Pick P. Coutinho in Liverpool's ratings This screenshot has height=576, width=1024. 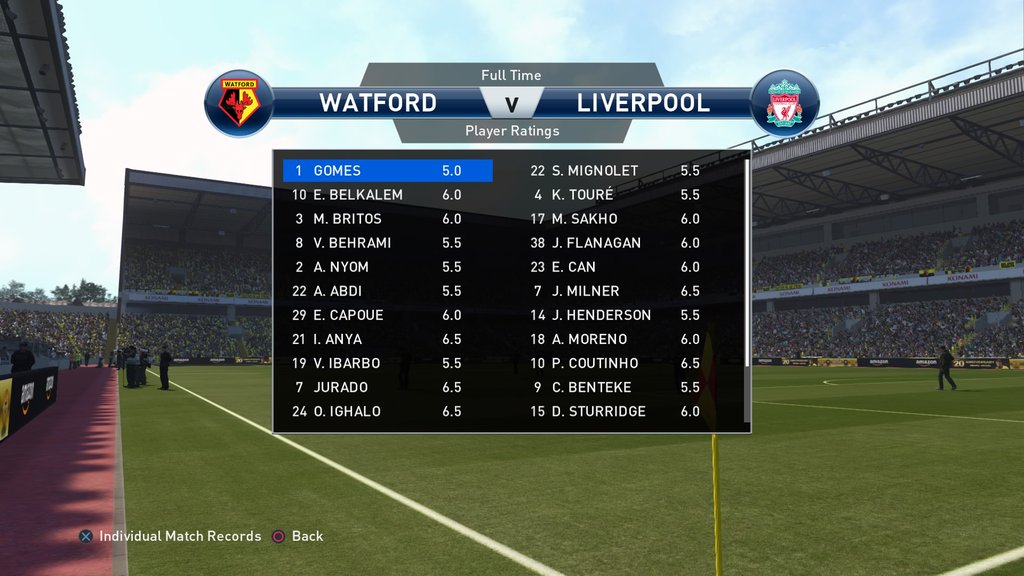click(x=614, y=363)
